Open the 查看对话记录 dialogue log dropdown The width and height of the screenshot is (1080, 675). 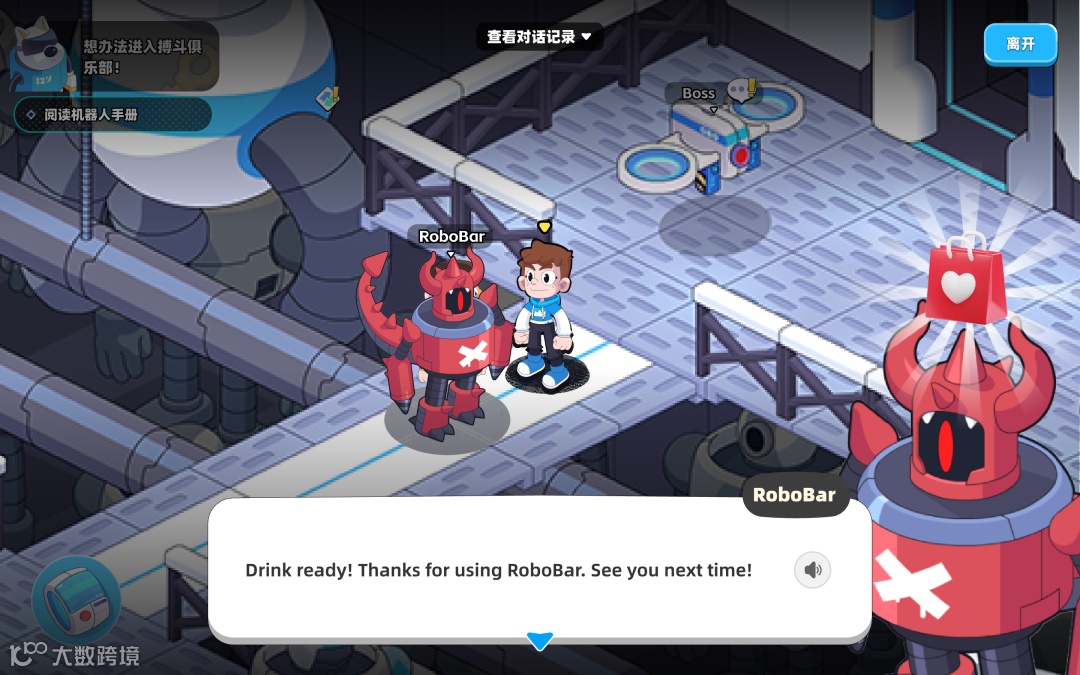(x=539, y=37)
